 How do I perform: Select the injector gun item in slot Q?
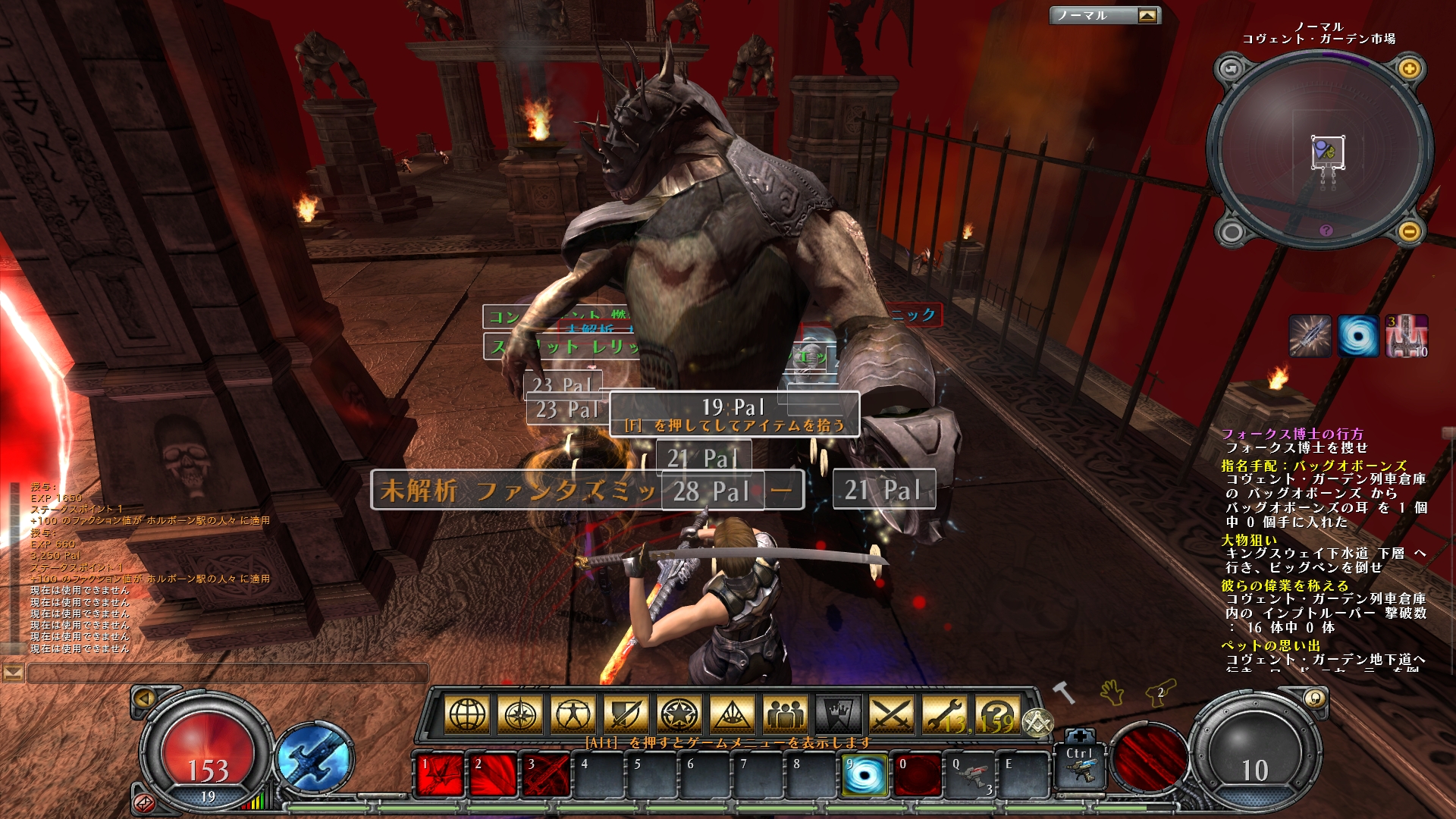[x=970, y=775]
